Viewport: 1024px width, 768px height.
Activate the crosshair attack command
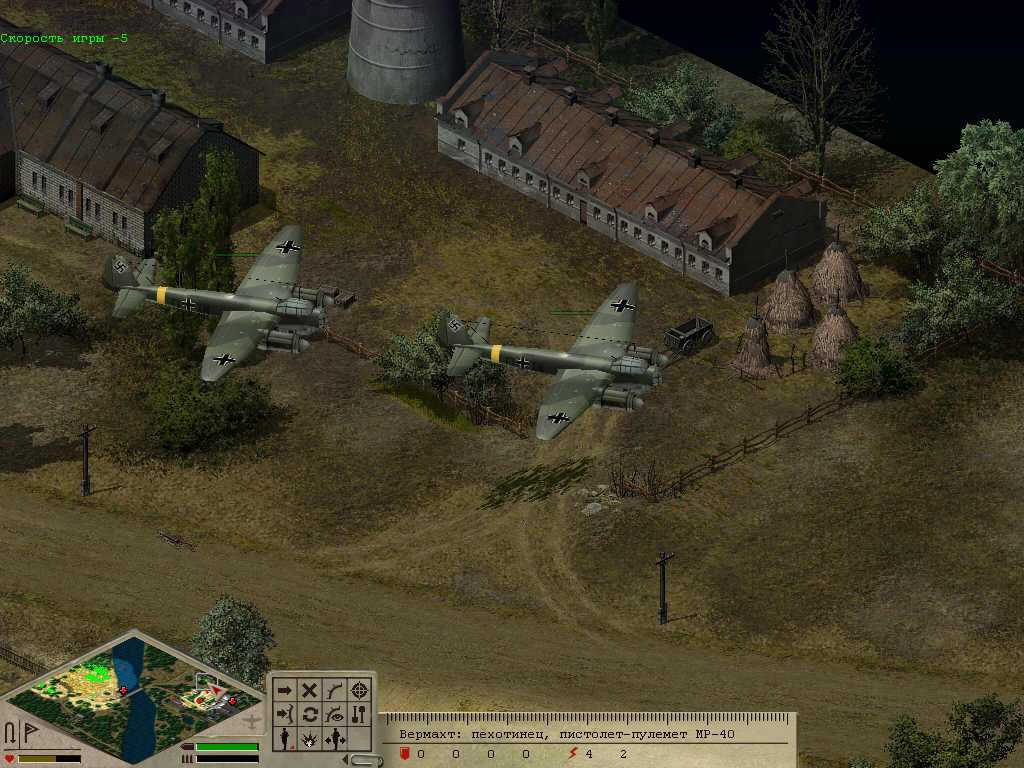360,690
